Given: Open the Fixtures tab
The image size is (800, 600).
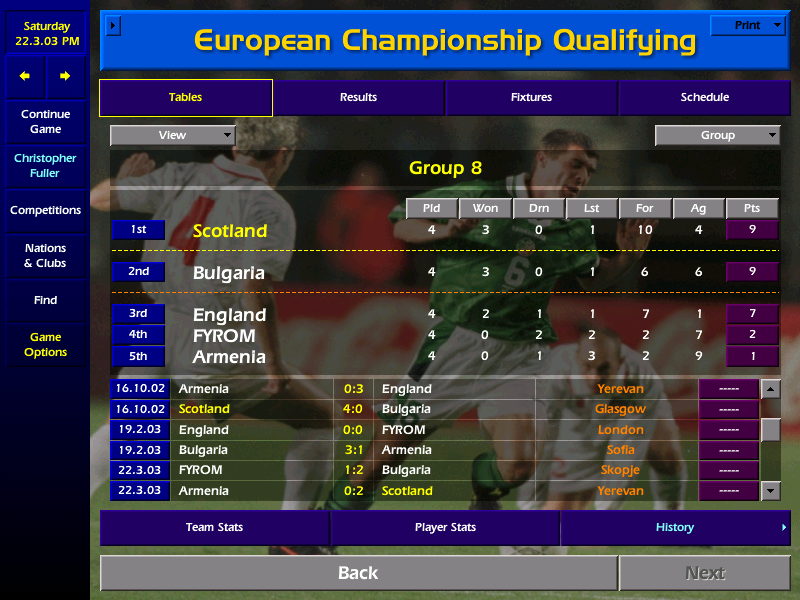Looking at the screenshot, I should (531, 98).
